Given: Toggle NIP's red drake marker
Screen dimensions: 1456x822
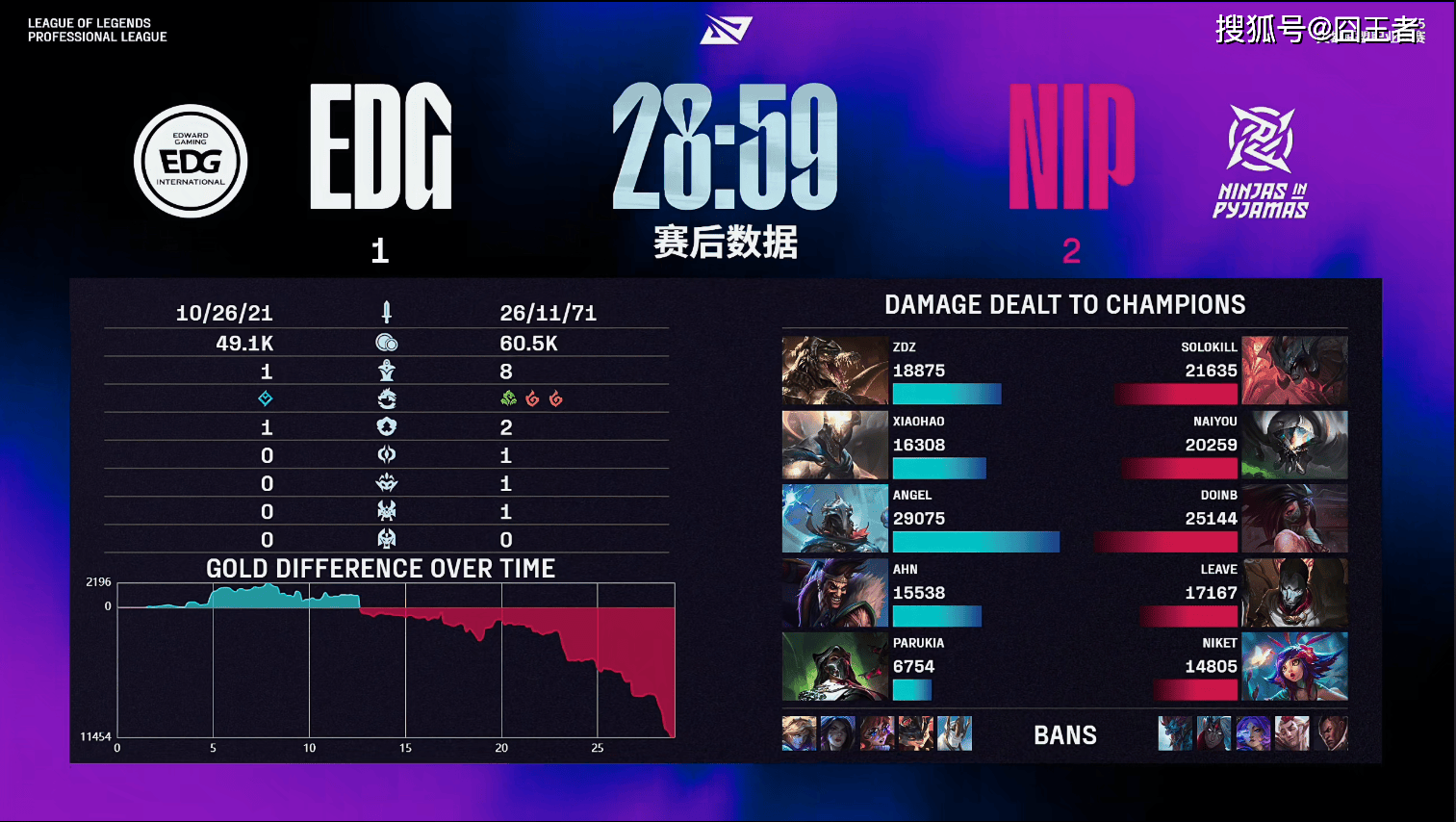Looking at the screenshot, I should (x=533, y=398).
